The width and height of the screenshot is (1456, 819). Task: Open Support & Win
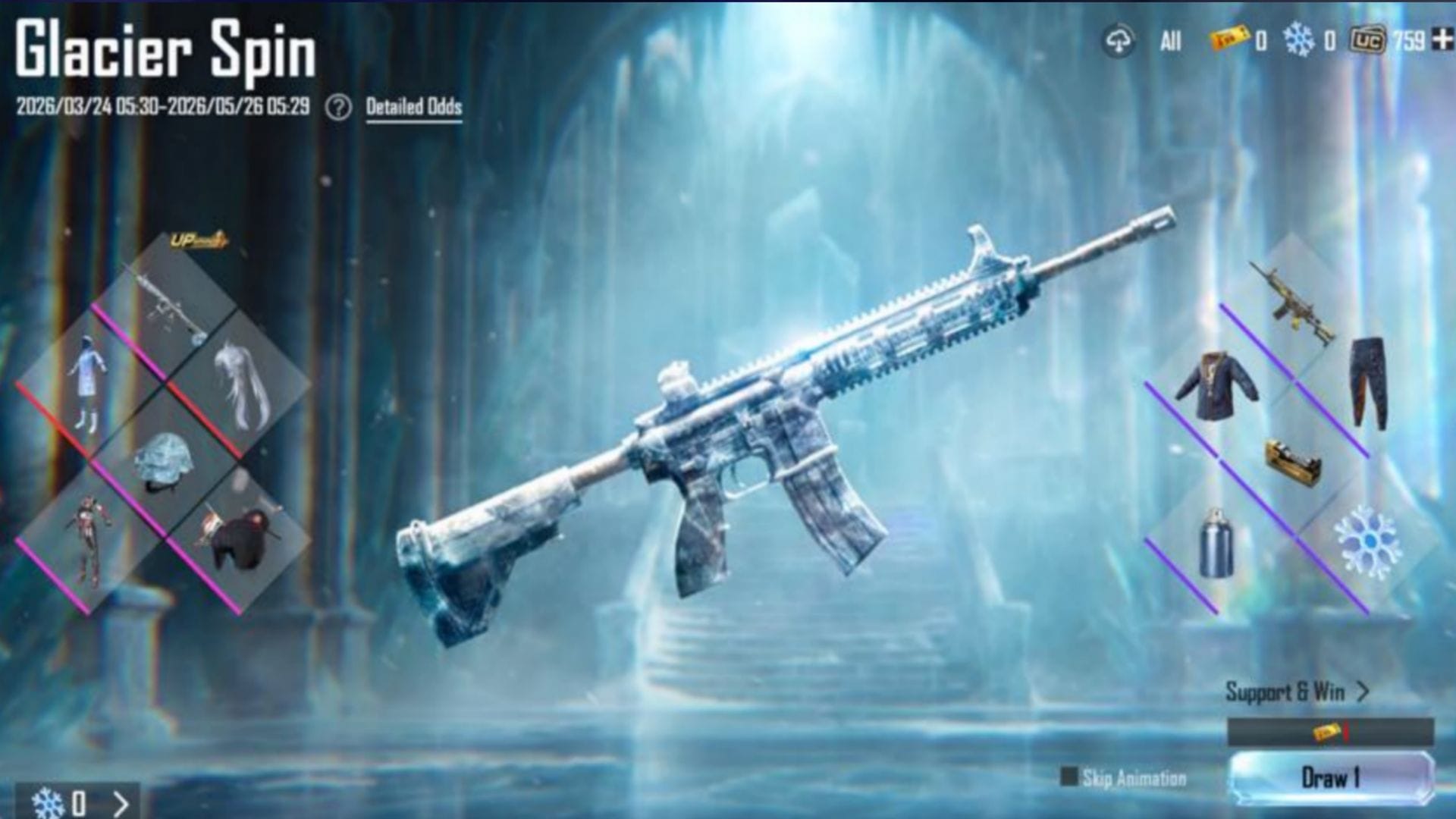tap(1297, 692)
